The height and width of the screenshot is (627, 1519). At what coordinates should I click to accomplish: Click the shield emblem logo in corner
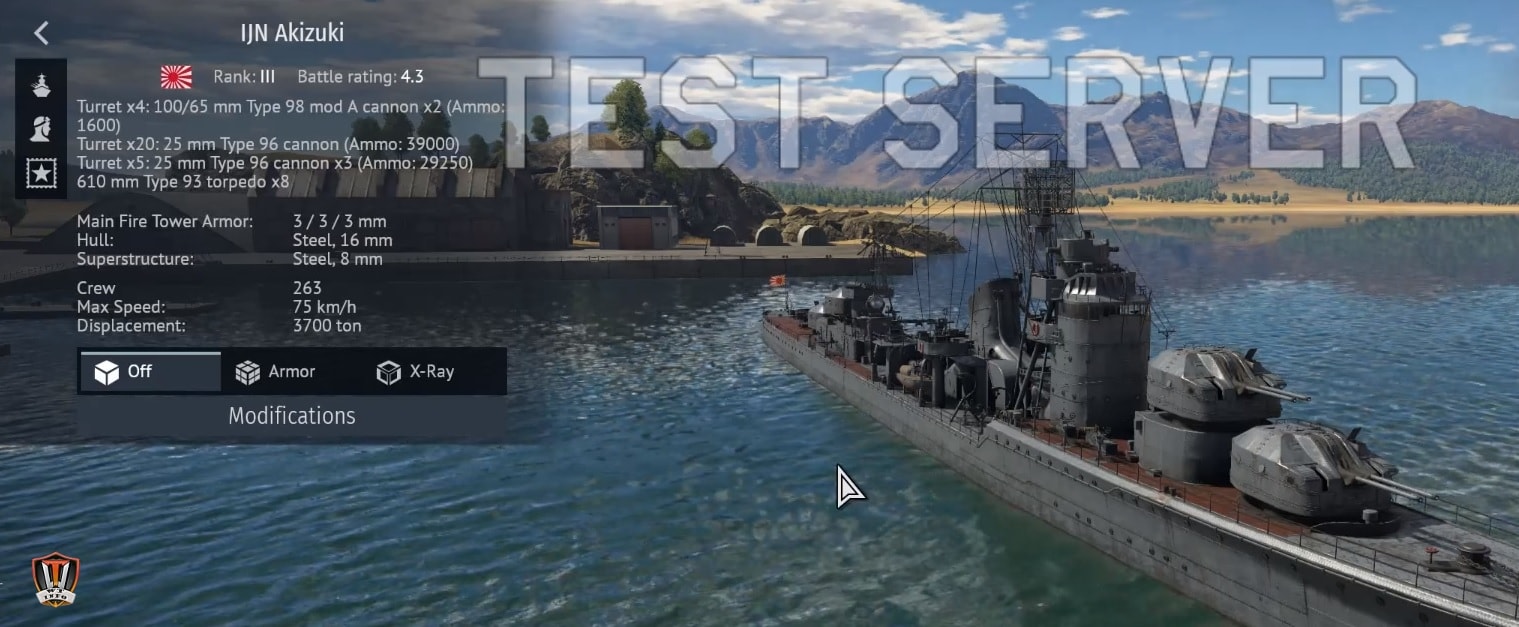click(x=55, y=579)
